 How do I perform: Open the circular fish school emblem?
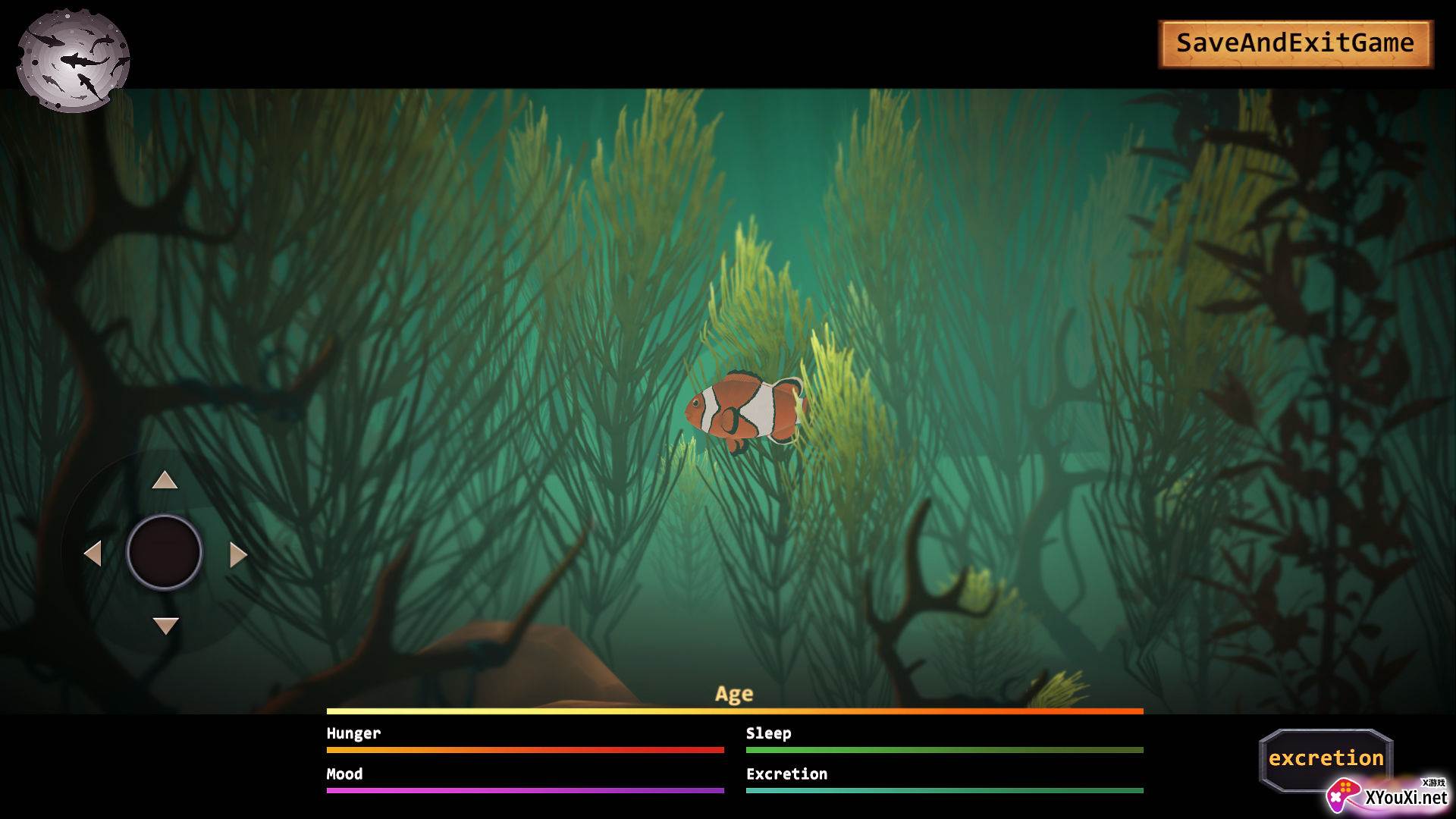(x=73, y=61)
